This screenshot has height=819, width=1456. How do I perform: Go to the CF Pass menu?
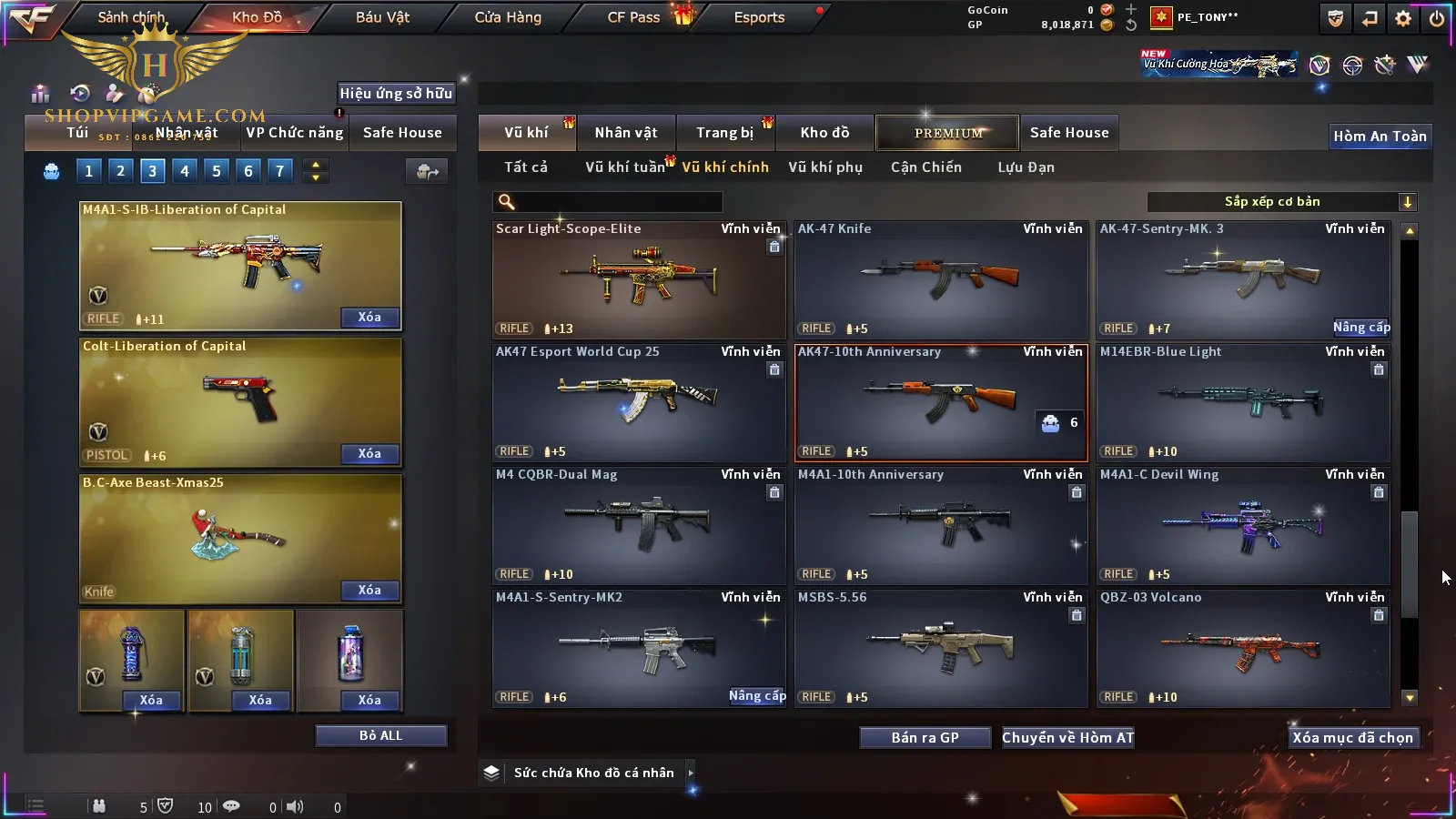633,17
